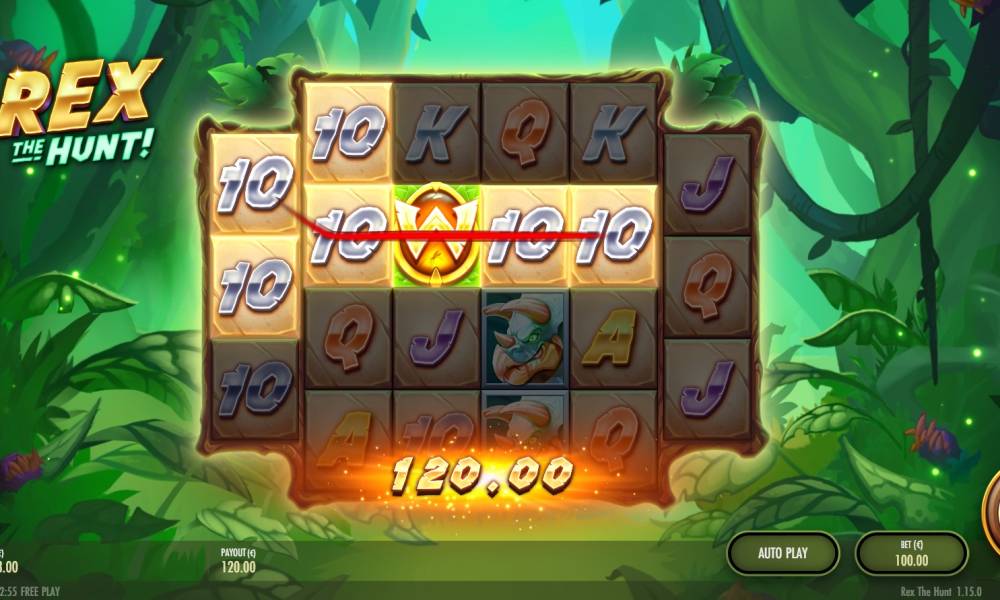Open the Bet amount selector

pyautogui.click(x=911, y=553)
